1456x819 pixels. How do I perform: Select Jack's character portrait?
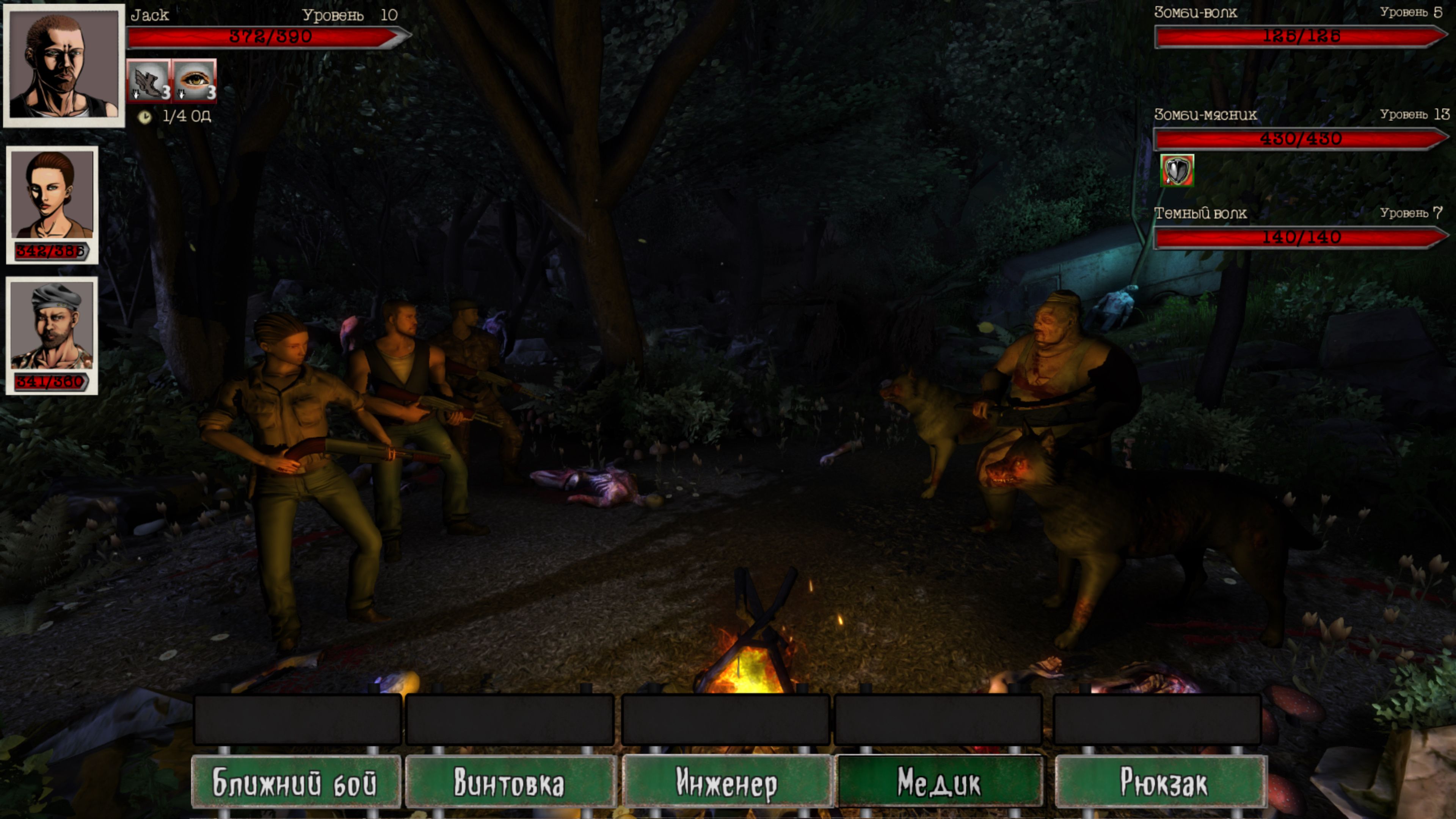tap(64, 65)
